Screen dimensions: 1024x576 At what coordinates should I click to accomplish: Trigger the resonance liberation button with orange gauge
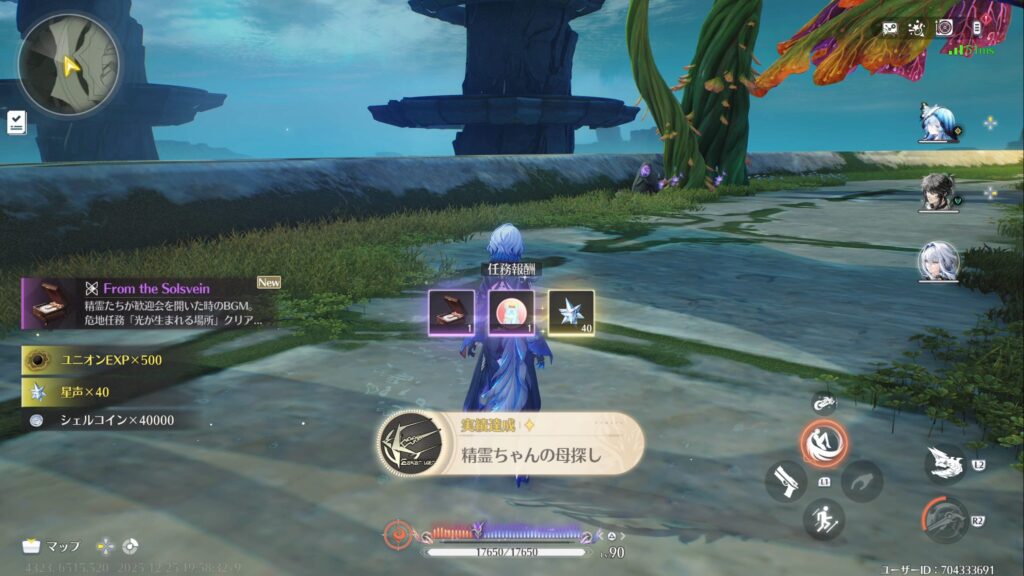click(945, 520)
